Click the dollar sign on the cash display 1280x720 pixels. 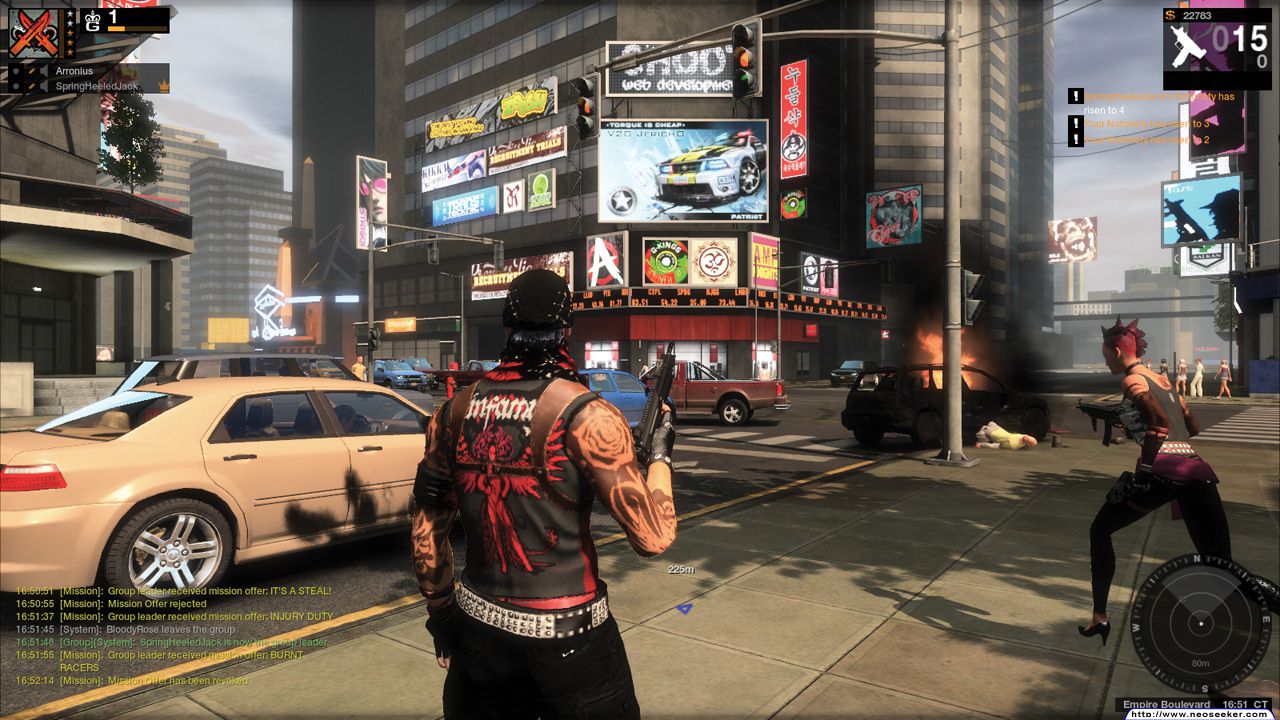pos(1170,15)
